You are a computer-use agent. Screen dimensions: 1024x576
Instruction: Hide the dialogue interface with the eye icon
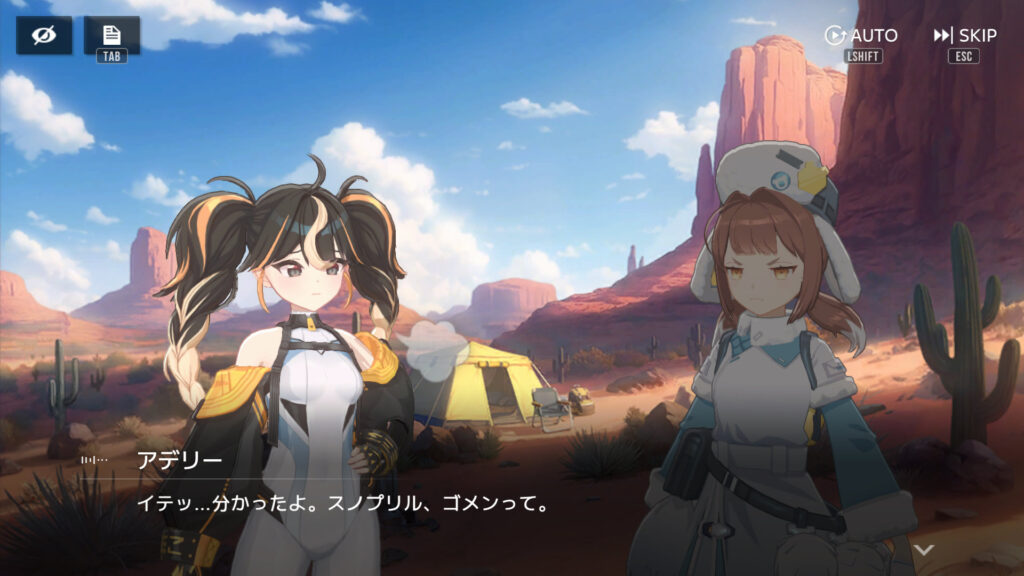pos(43,35)
